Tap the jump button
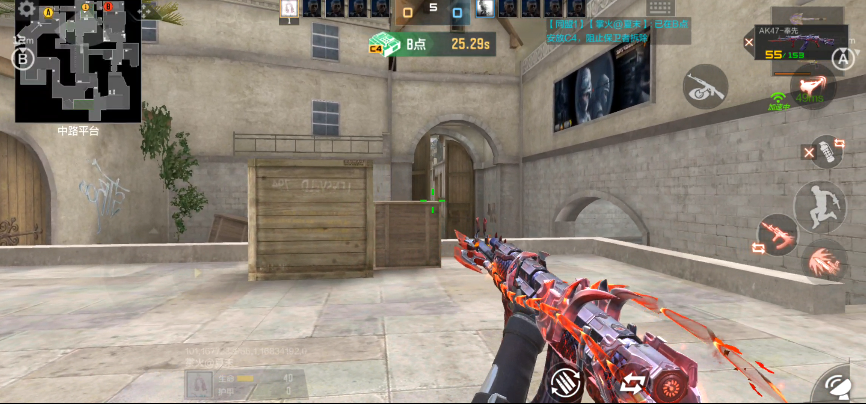 [x=819, y=207]
